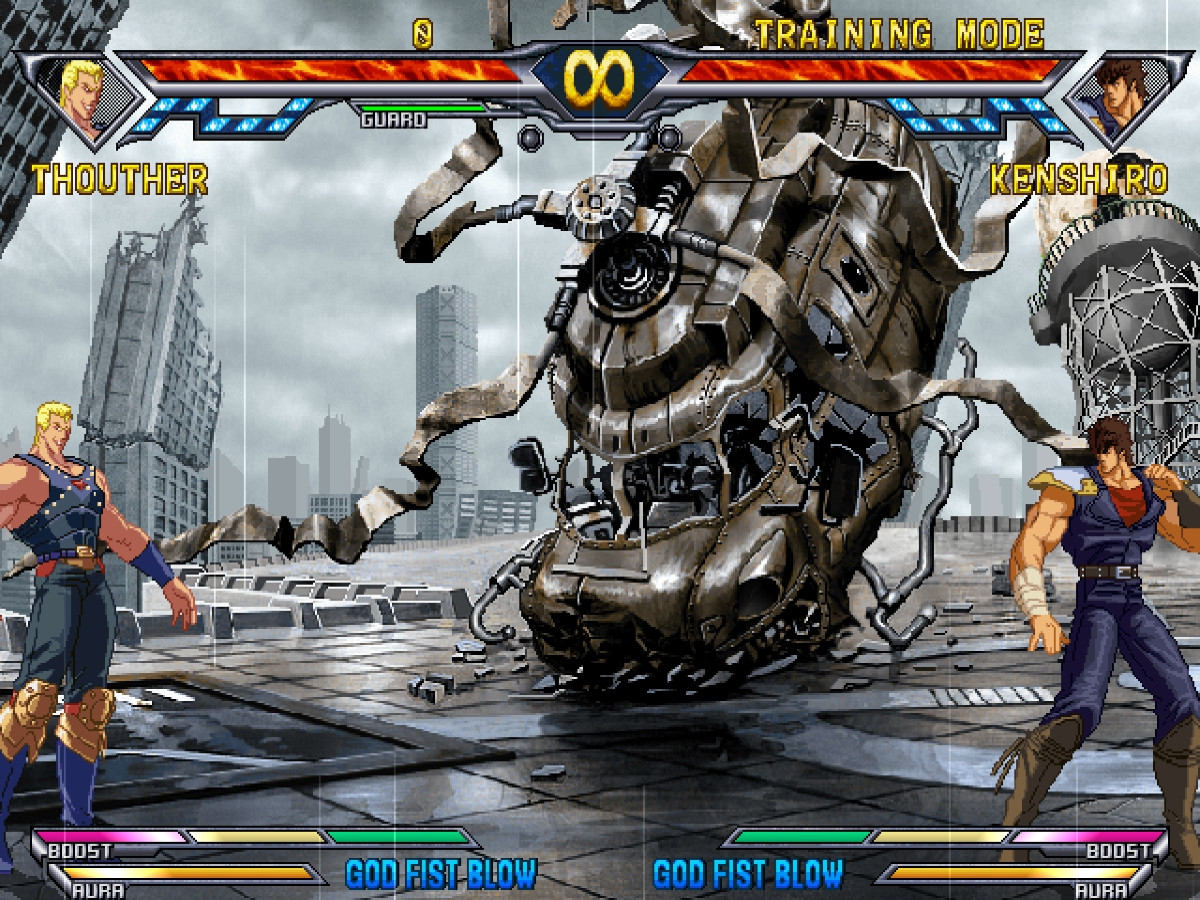Select Kenshiro's character portrait
The height and width of the screenshot is (900, 1200).
pyautogui.click(x=1116, y=97)
